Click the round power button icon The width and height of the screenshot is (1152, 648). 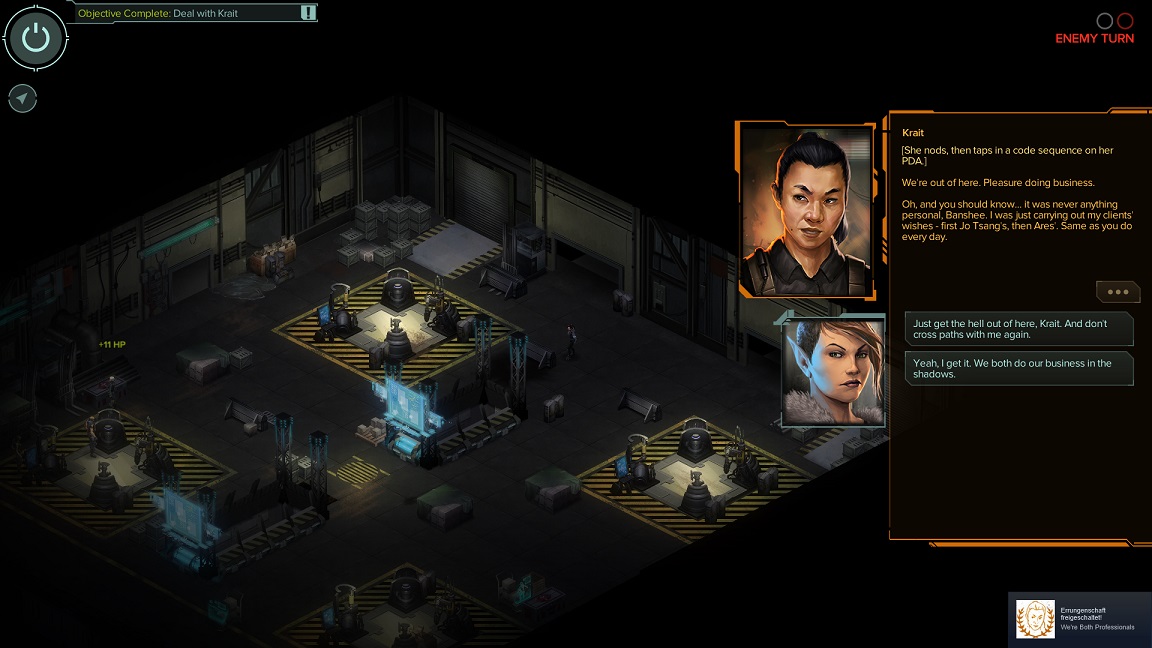pos(36,38)
